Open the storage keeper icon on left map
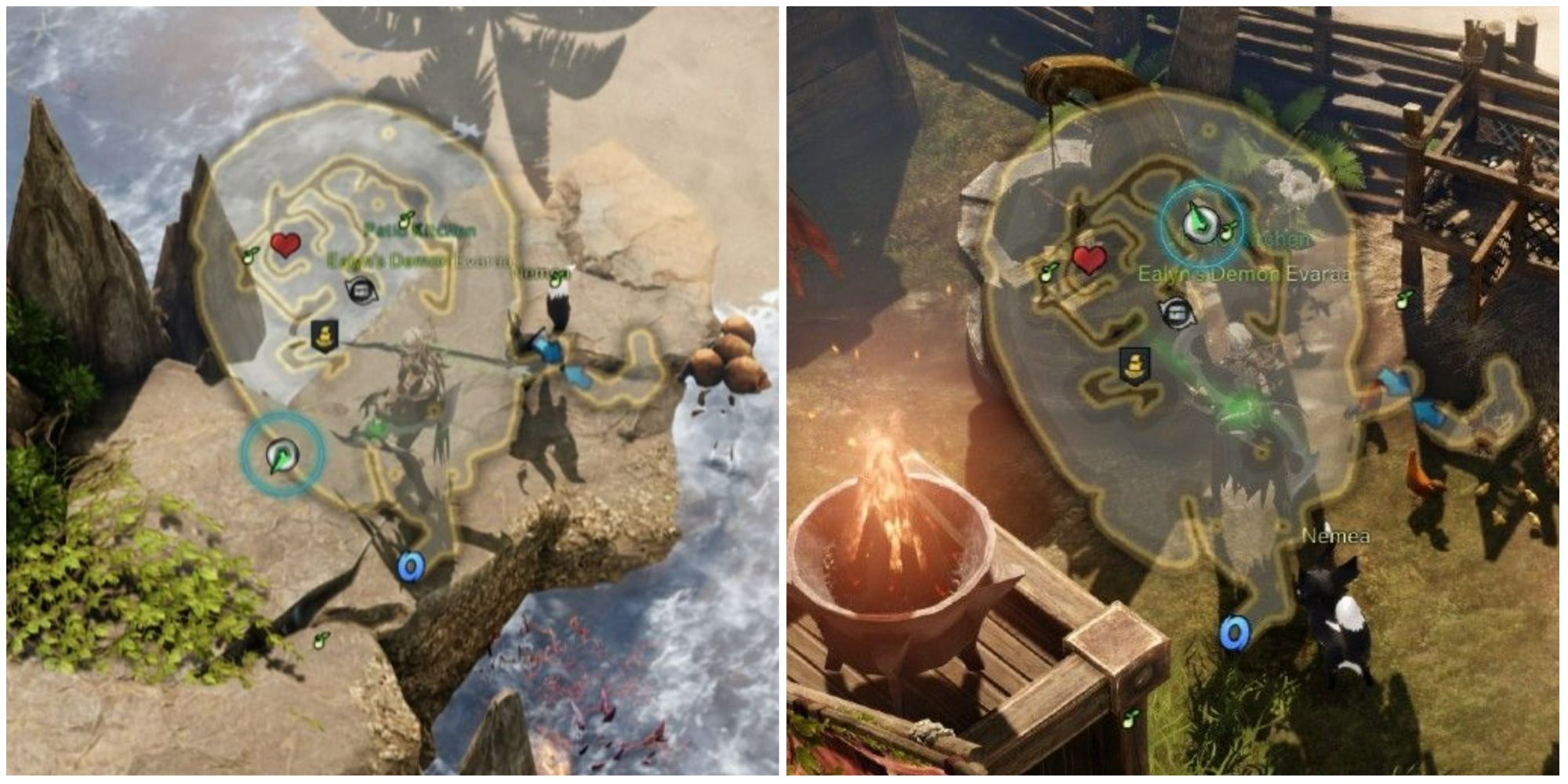This screenshot has height=784, width=1568. [361, 289]
